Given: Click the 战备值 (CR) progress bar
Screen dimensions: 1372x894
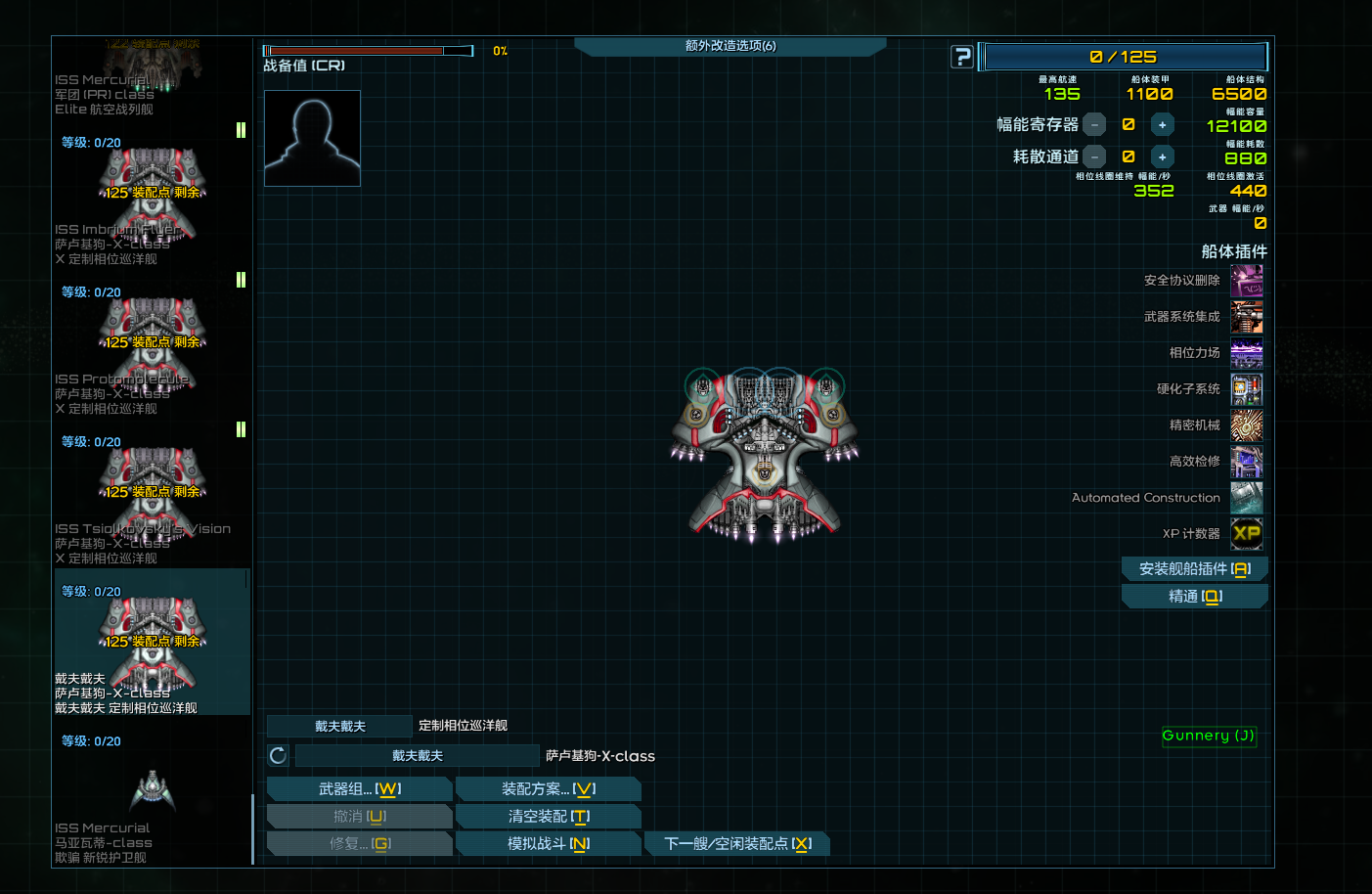Looking at the screenshot, I should pyautogui.click(x=368, y=49).
